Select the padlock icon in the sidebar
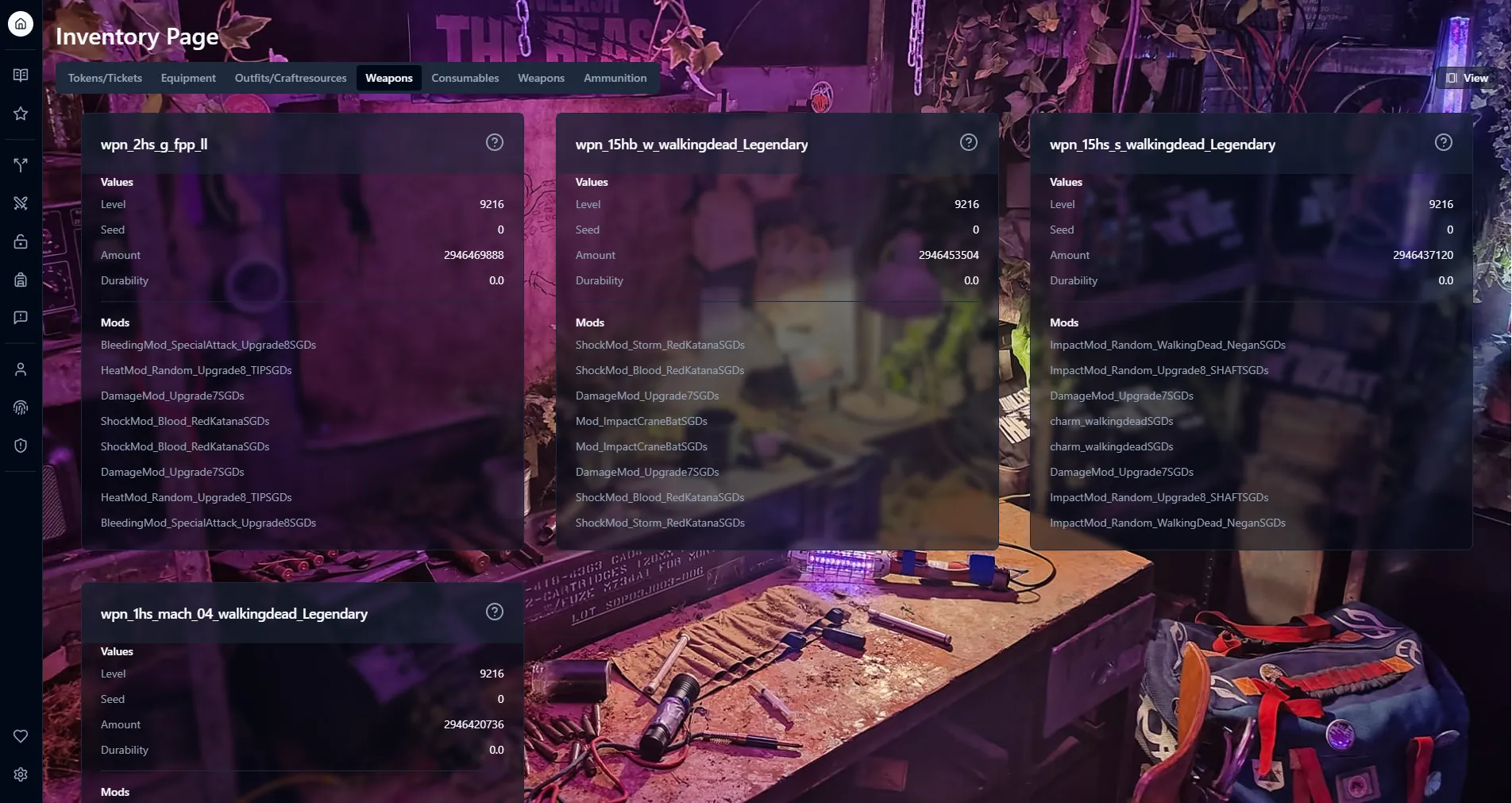The image size is (1512, 803). [x=20, y=241]
